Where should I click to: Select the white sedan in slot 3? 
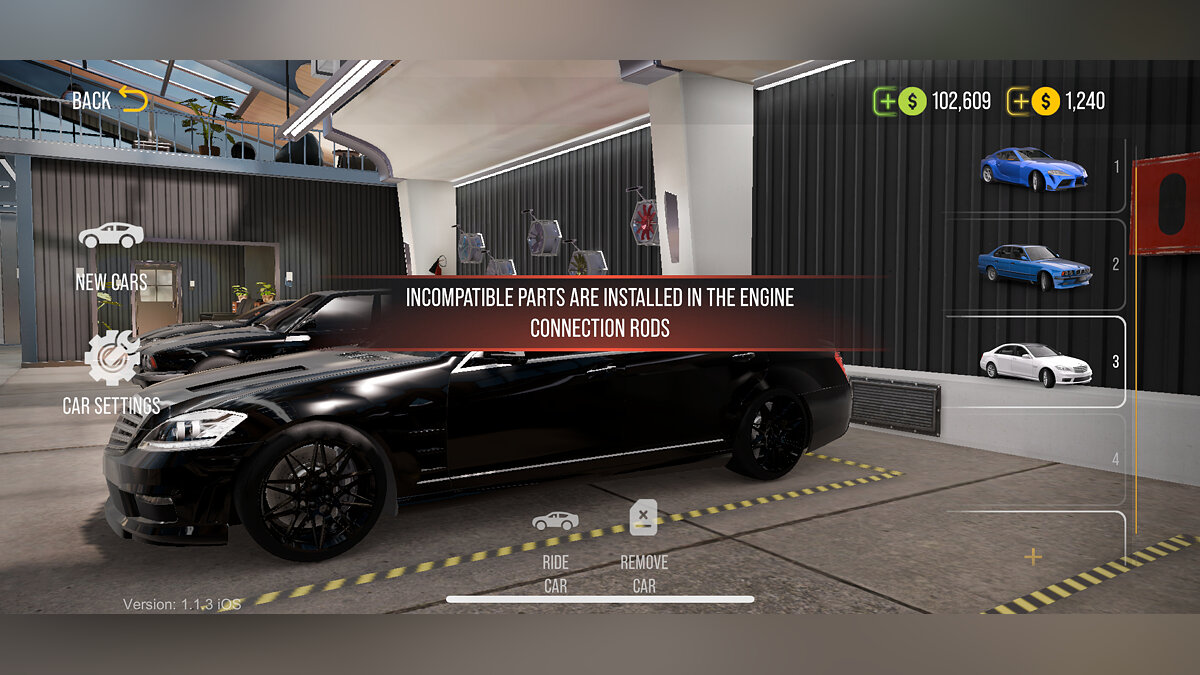click(x=1033, y=362)
